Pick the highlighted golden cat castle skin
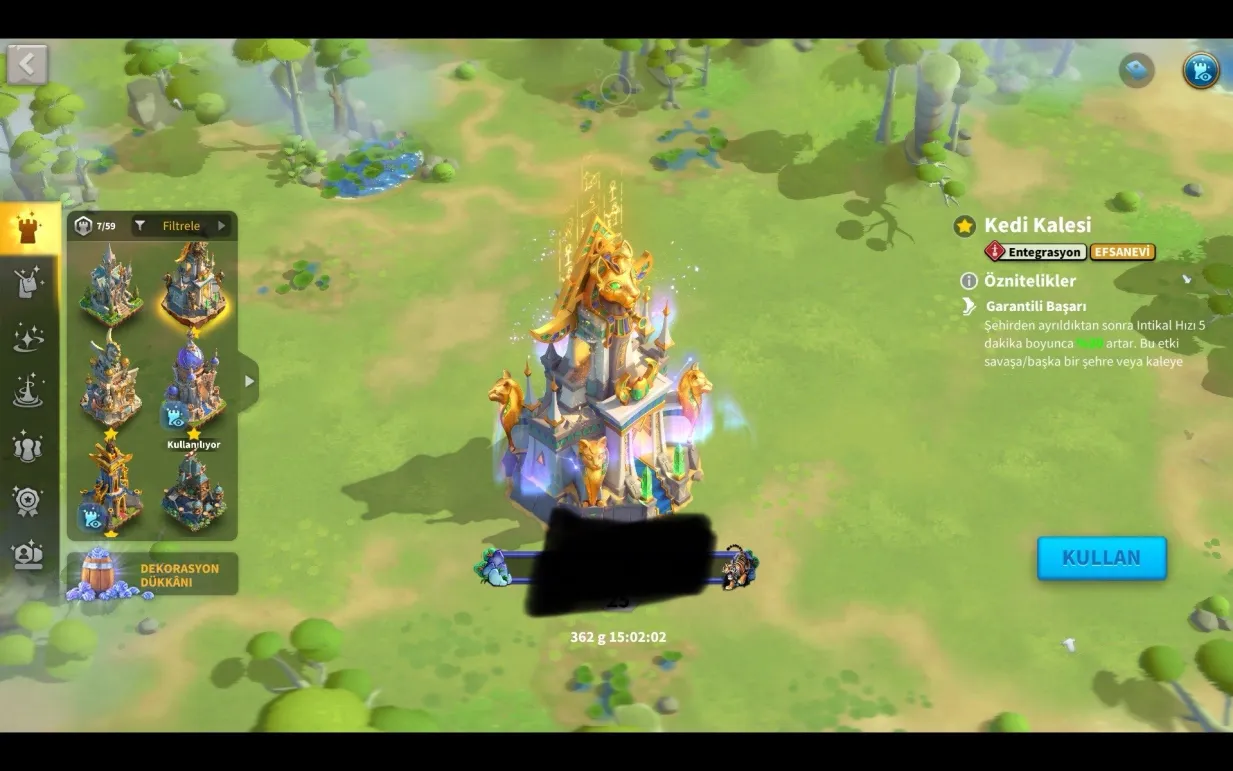 [194, 284]
